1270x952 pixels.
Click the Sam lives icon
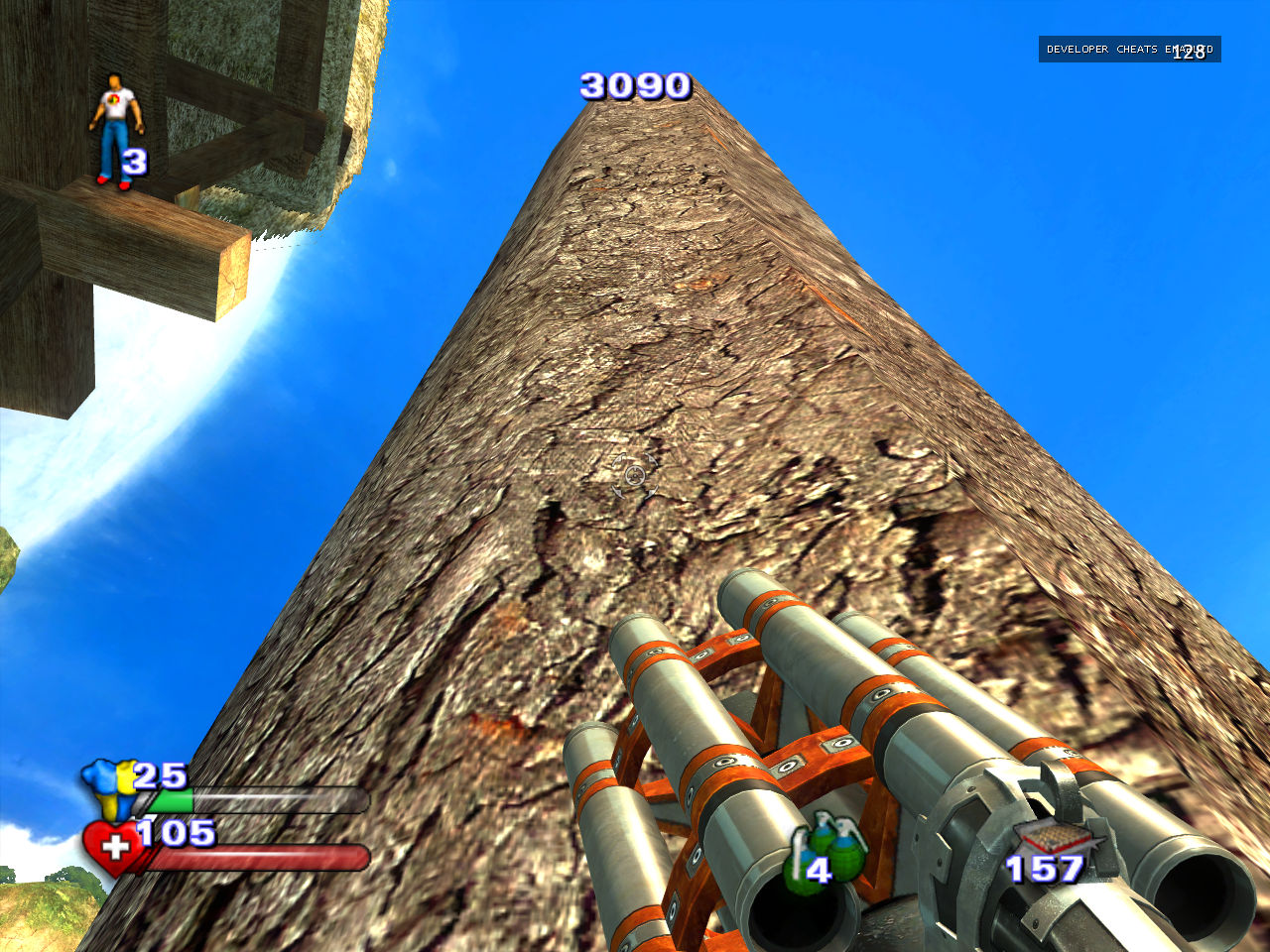point(116,127)
